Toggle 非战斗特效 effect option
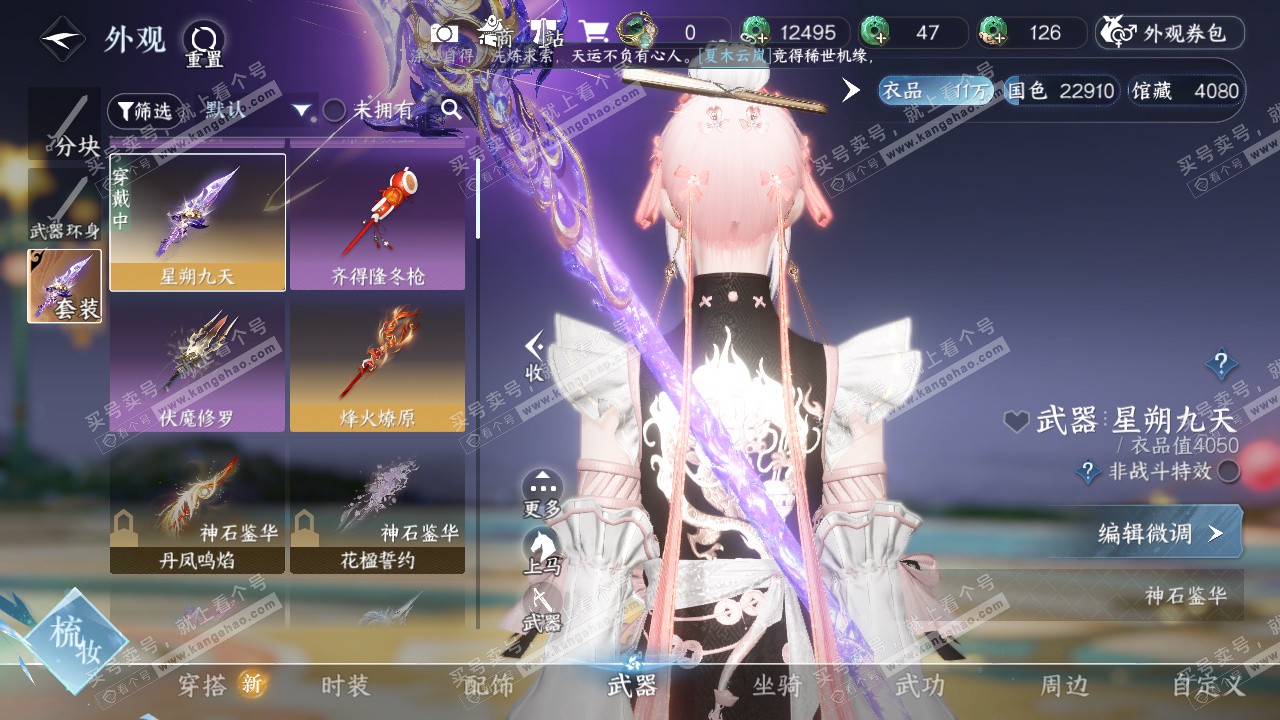1280x720 pixels. [1228, 471]
